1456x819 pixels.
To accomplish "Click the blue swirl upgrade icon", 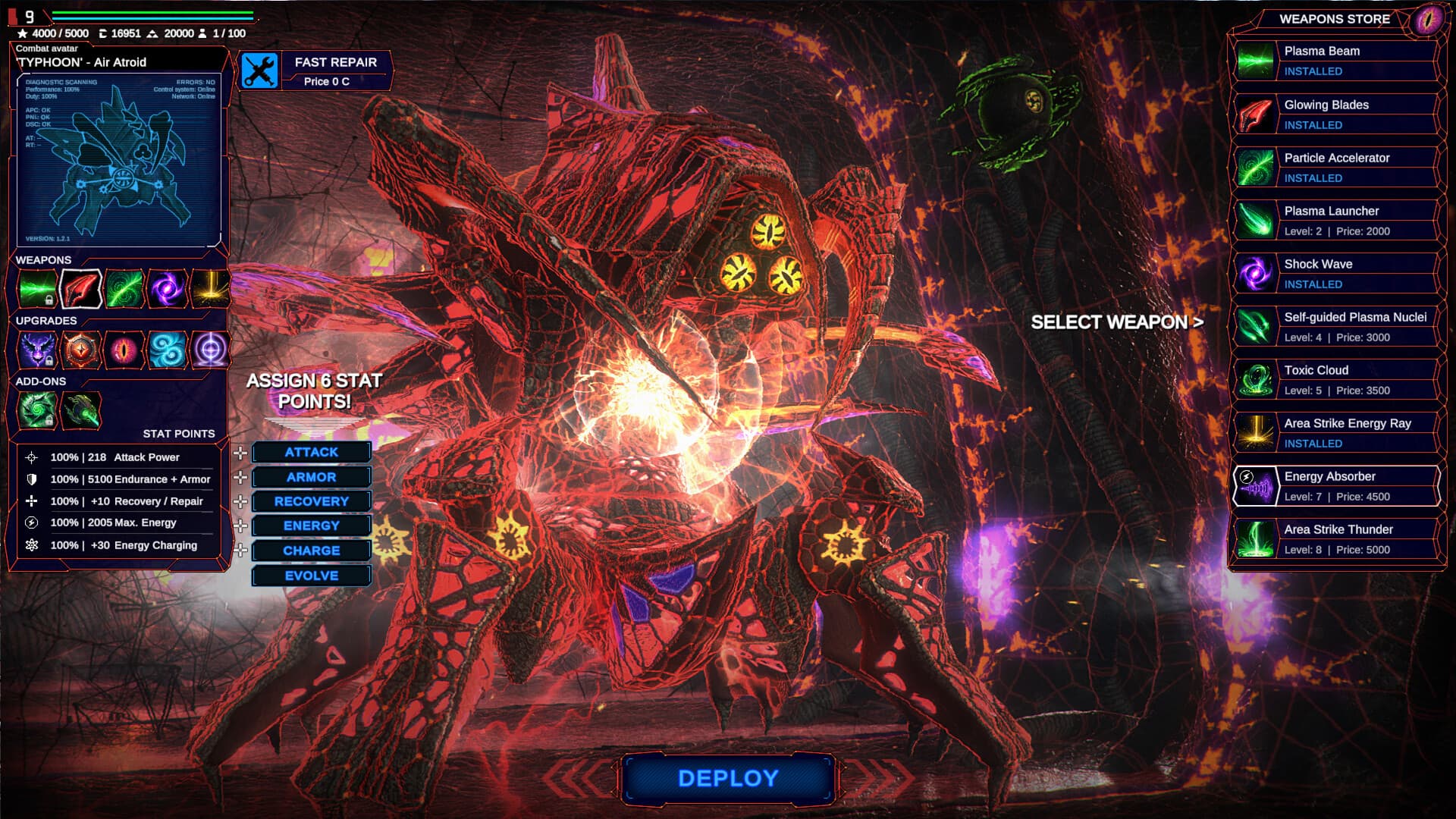I will click(167, 350).
